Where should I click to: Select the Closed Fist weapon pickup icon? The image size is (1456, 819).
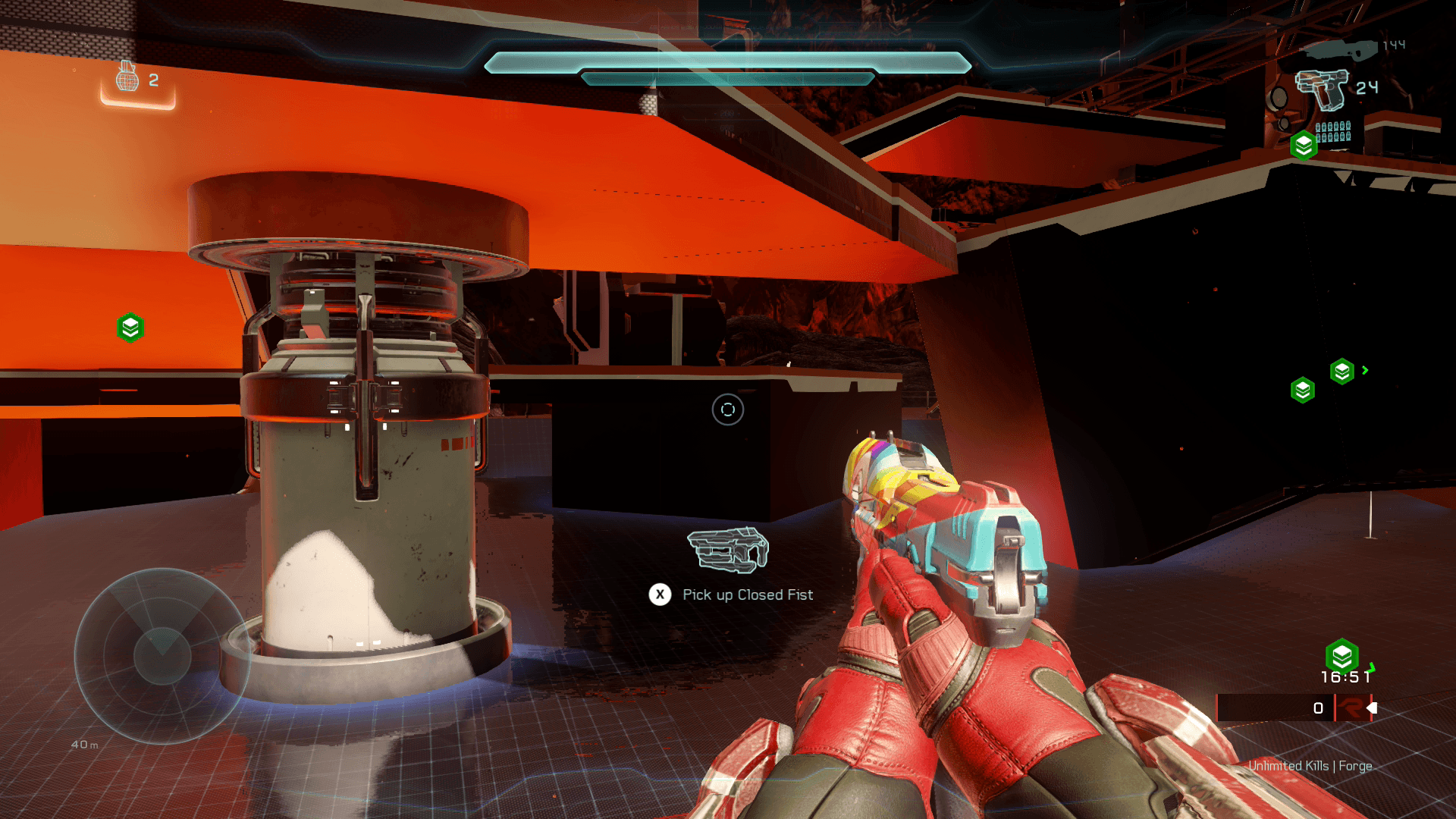pyautogui.click(x=728, y=549)
